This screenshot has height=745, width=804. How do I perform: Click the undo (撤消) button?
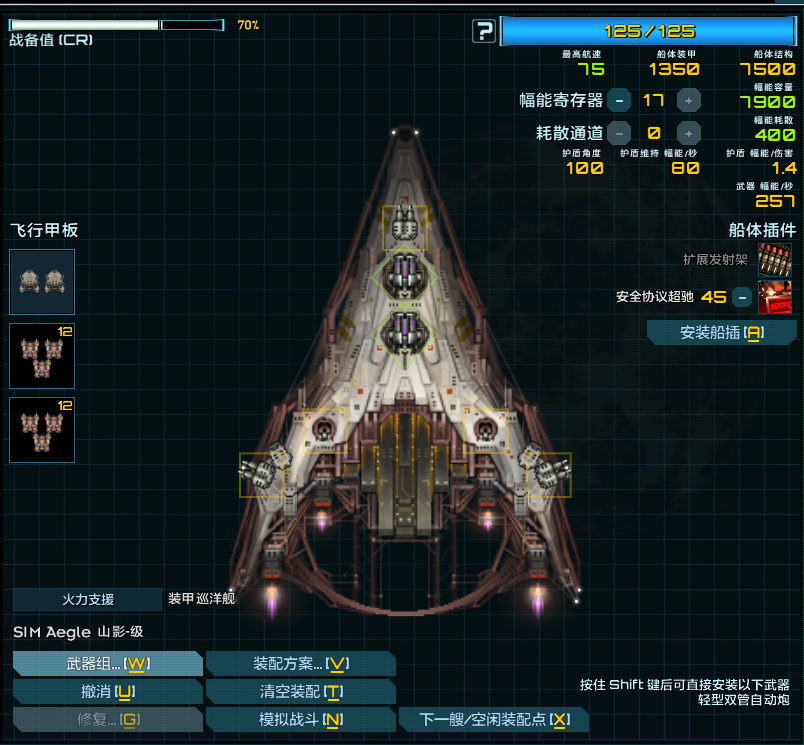107,691
